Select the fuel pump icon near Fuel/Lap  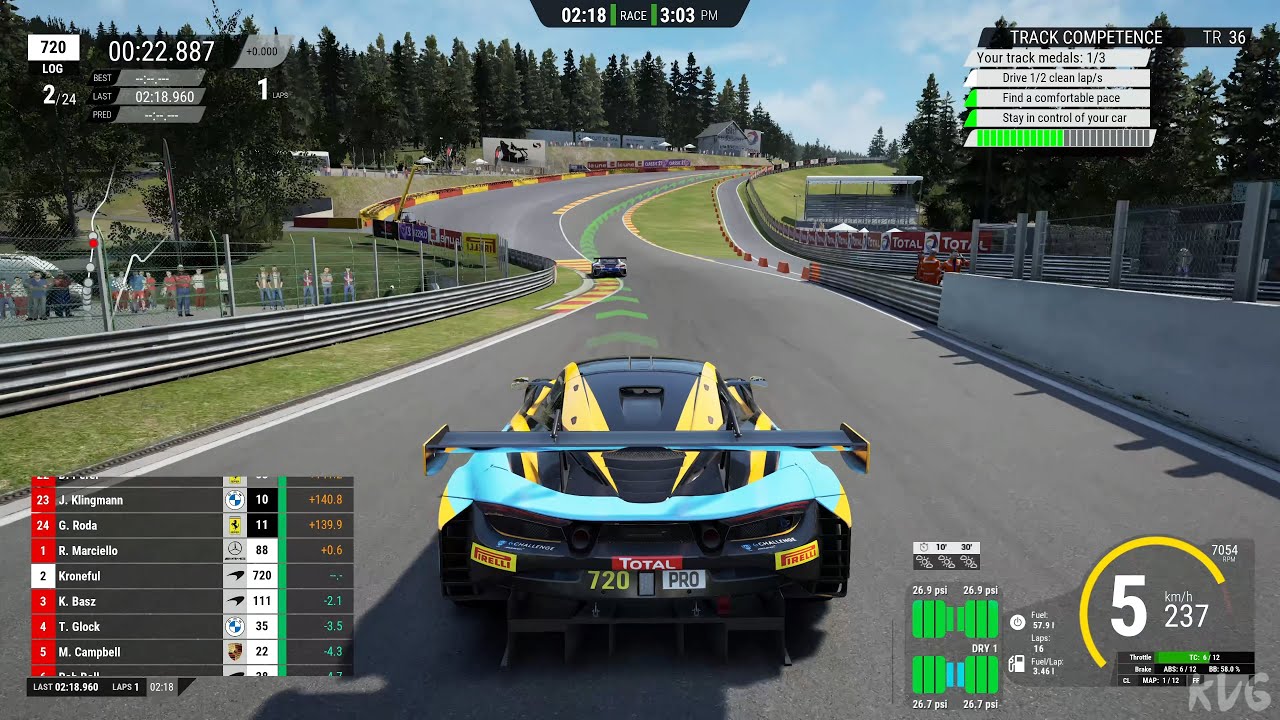pos(1016,664)
